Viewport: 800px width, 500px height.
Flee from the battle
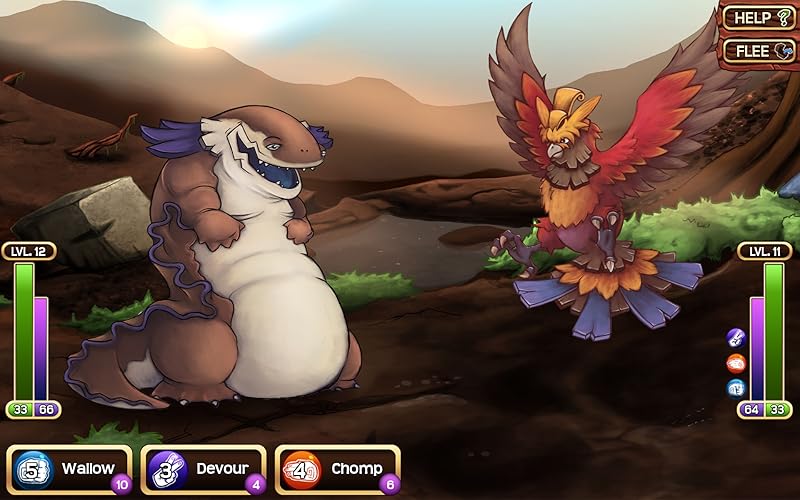point(758,49)
